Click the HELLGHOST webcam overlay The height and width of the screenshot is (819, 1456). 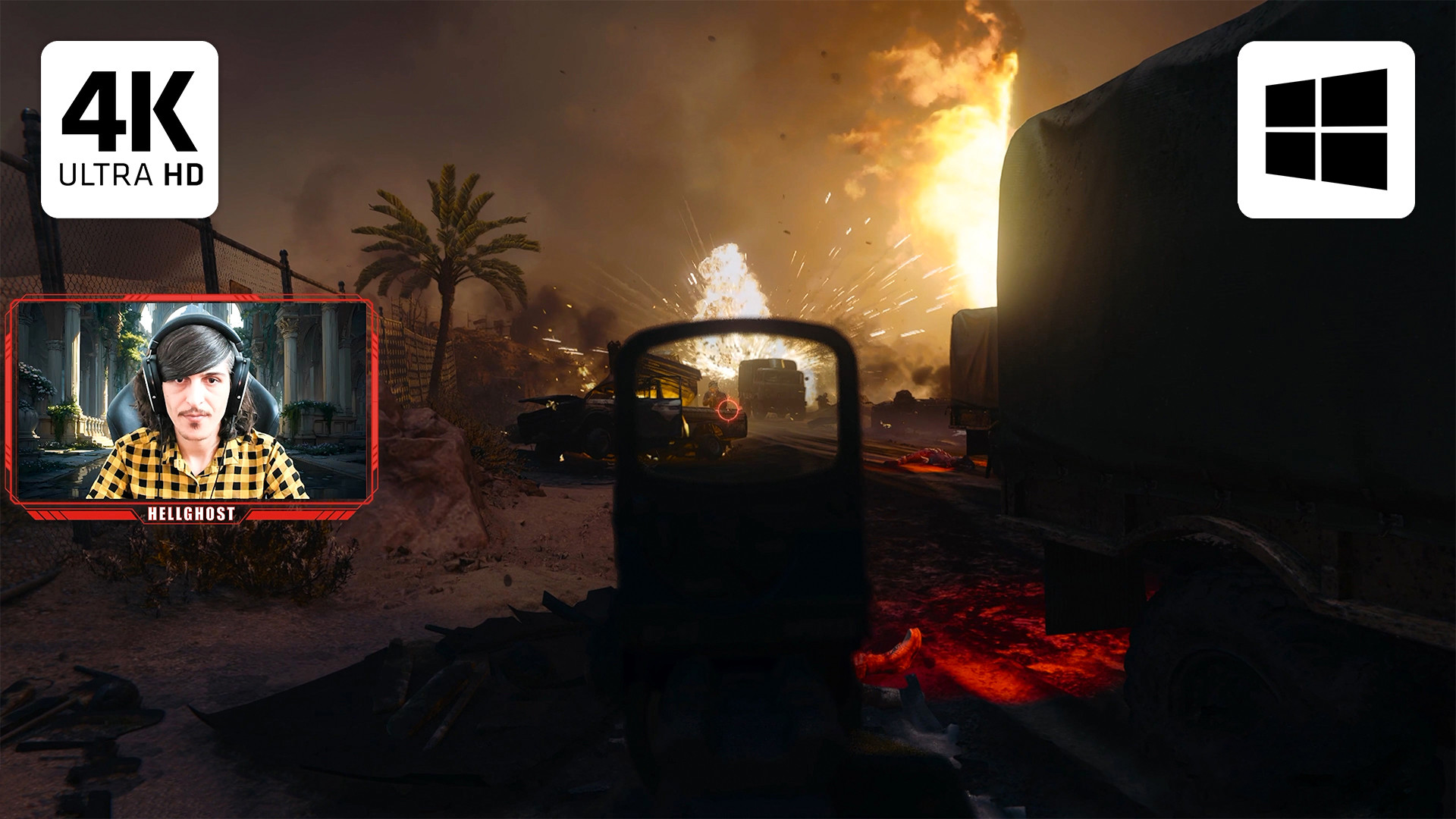click(191, 408)
